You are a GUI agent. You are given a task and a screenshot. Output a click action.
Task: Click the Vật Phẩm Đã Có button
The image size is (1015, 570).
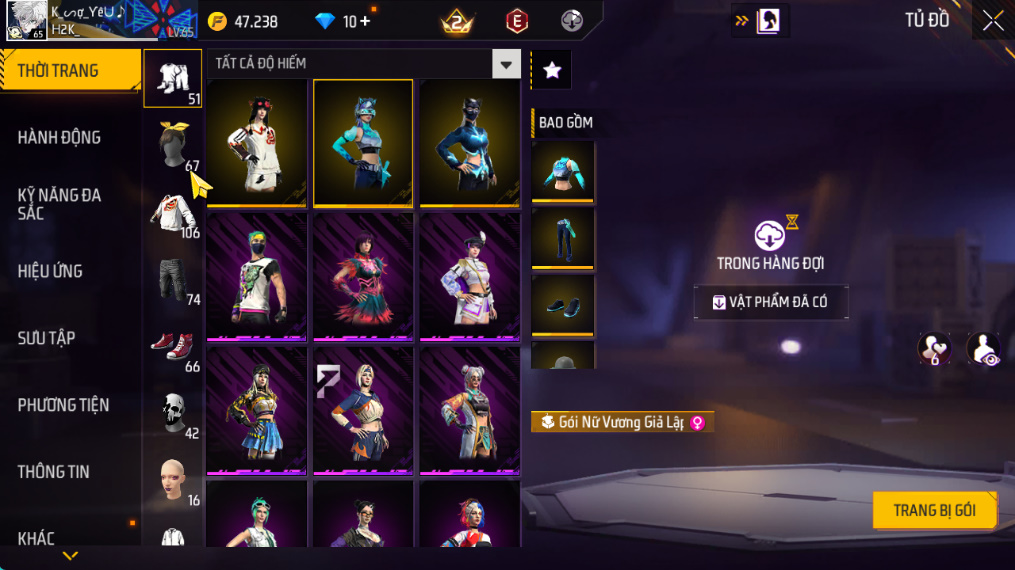771,302
